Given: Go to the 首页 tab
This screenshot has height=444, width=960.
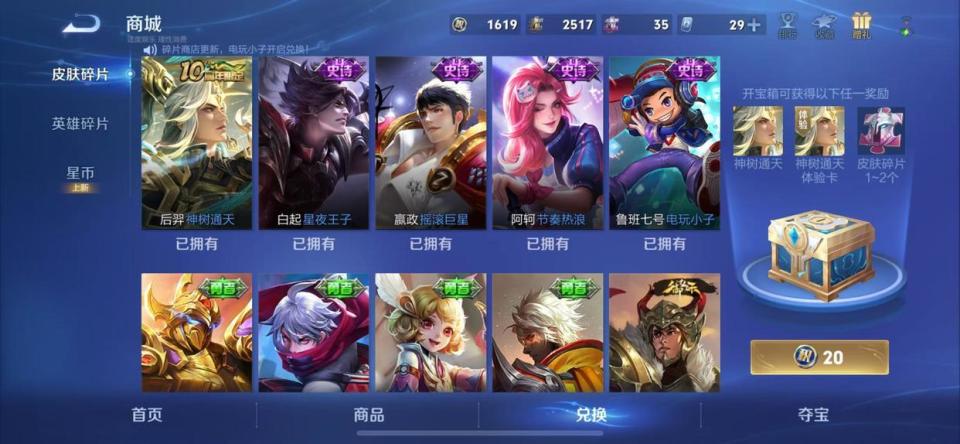Looking at the screenshot, I should pyautogui.click(x=147, y=414).
